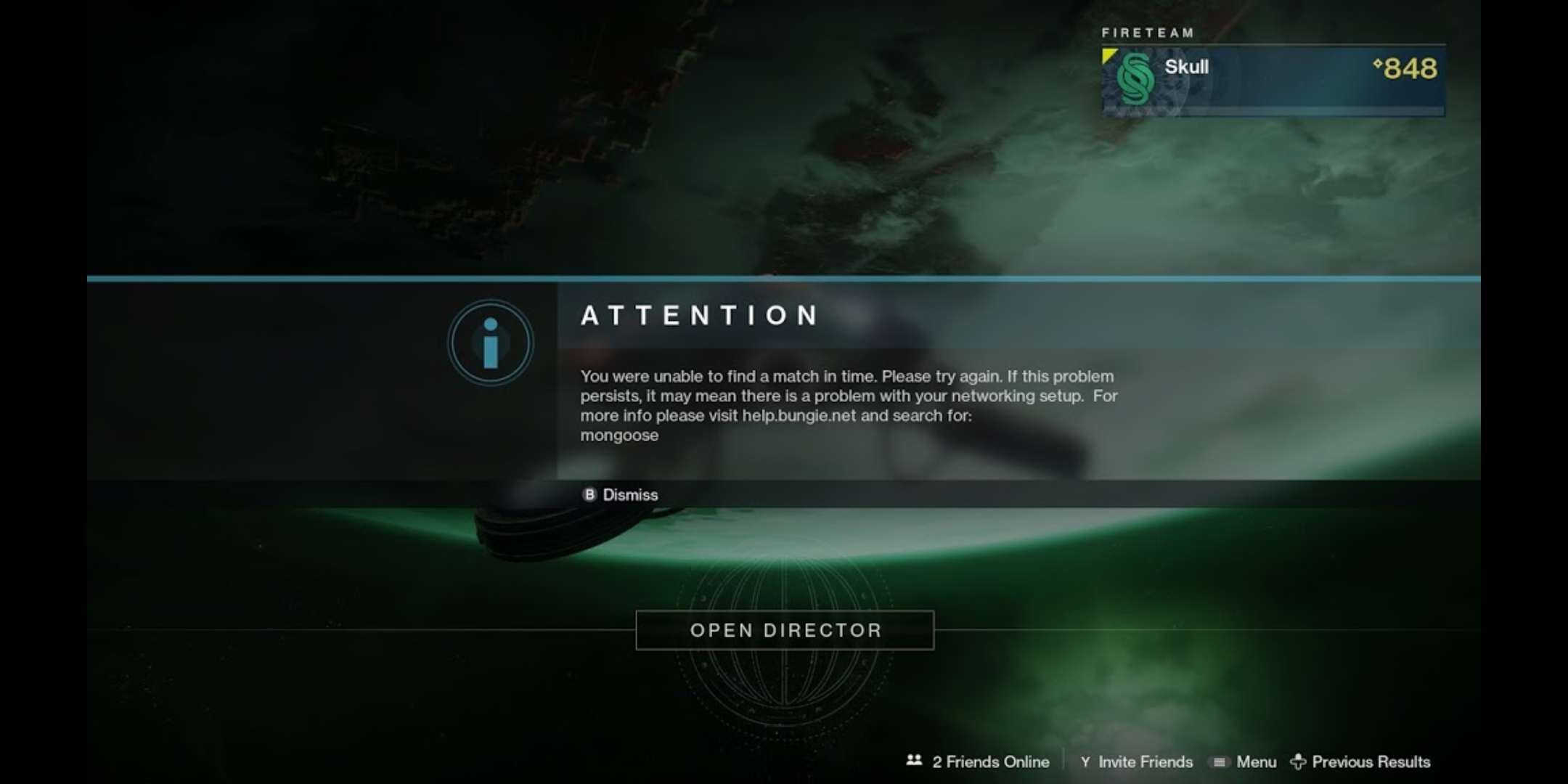Open the Director
The width and height of the screenshot is (1568, 784).
[x=785, y=630]
